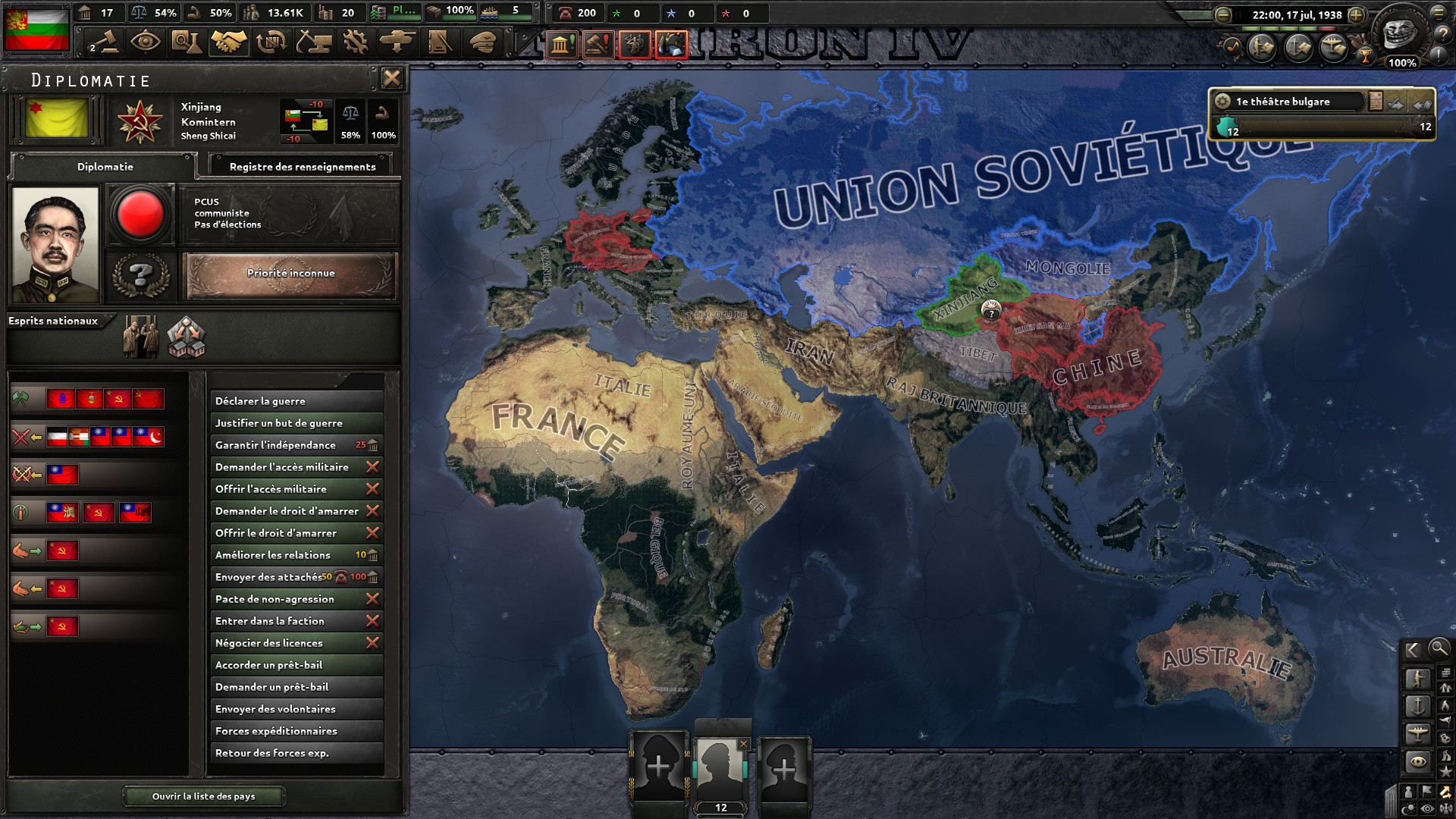Select Déclarer la guerre action
Image resolution: width=1456 pixels, height=819 pixels.
(296, 401)
